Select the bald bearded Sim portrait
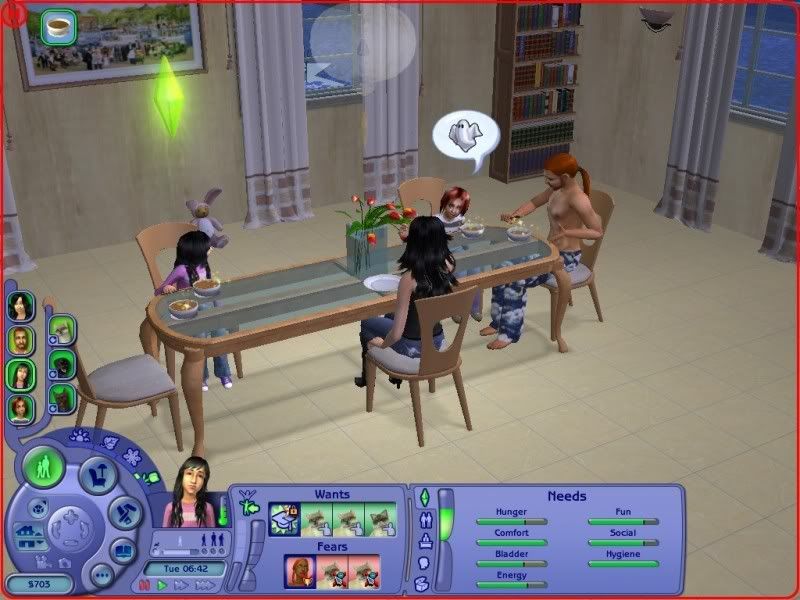800x600 pixels. coord(20,341)
